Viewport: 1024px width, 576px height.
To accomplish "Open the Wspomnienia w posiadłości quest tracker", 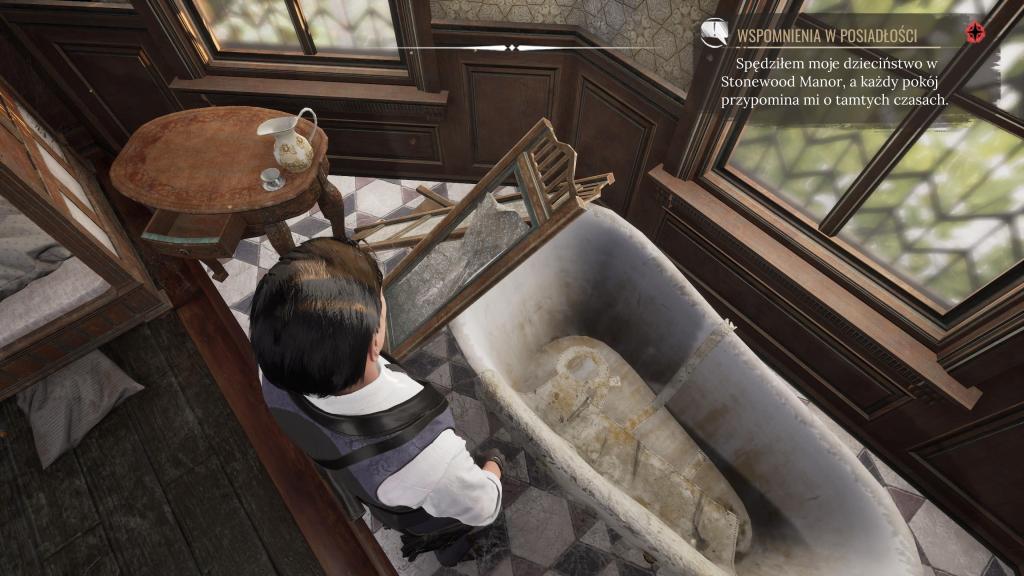I will coord(826,37).
